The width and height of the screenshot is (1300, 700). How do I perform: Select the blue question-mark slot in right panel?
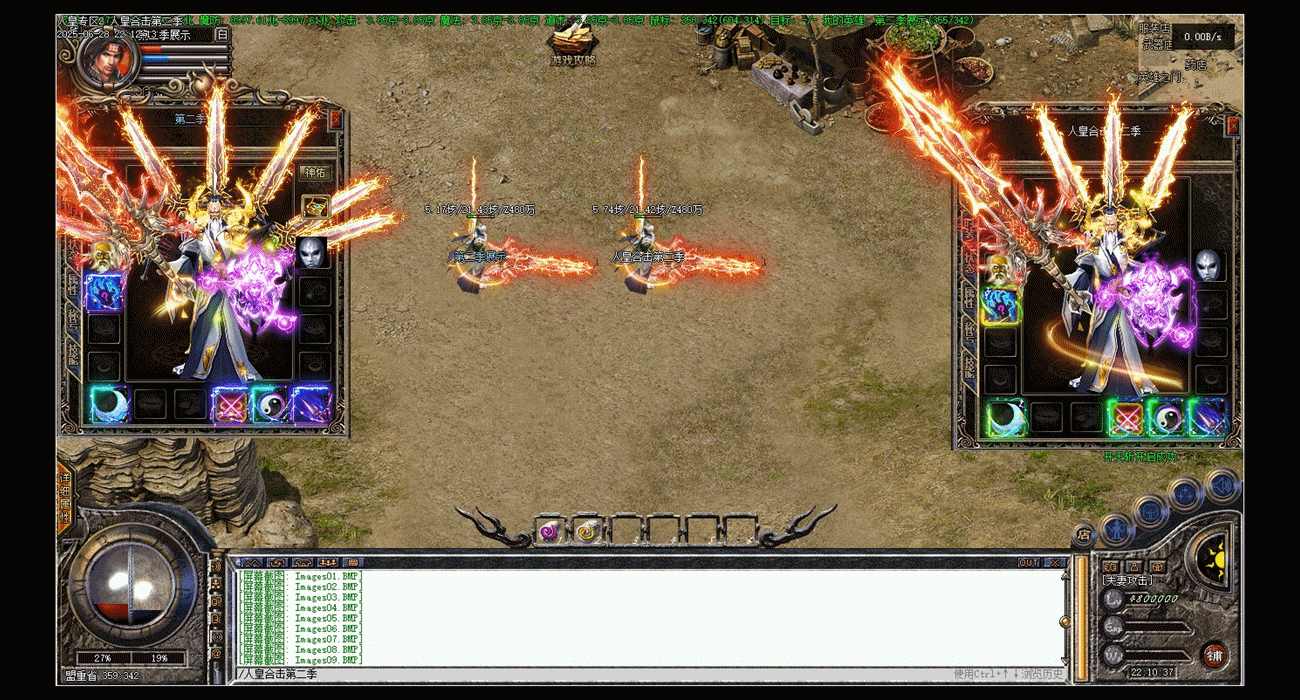(x=999, y=305)
